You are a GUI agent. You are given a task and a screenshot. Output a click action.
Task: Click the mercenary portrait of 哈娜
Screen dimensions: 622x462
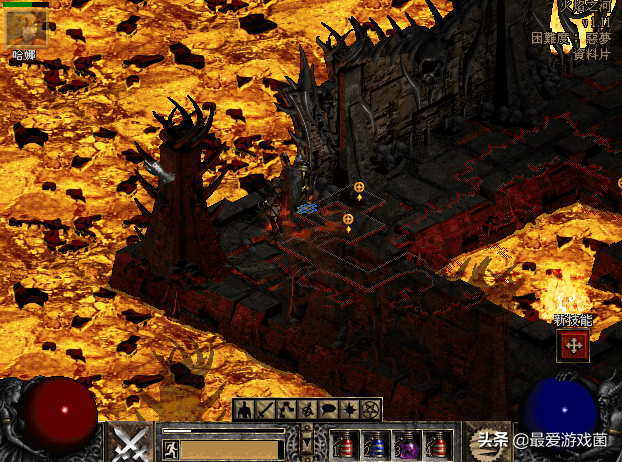point(25,28)
